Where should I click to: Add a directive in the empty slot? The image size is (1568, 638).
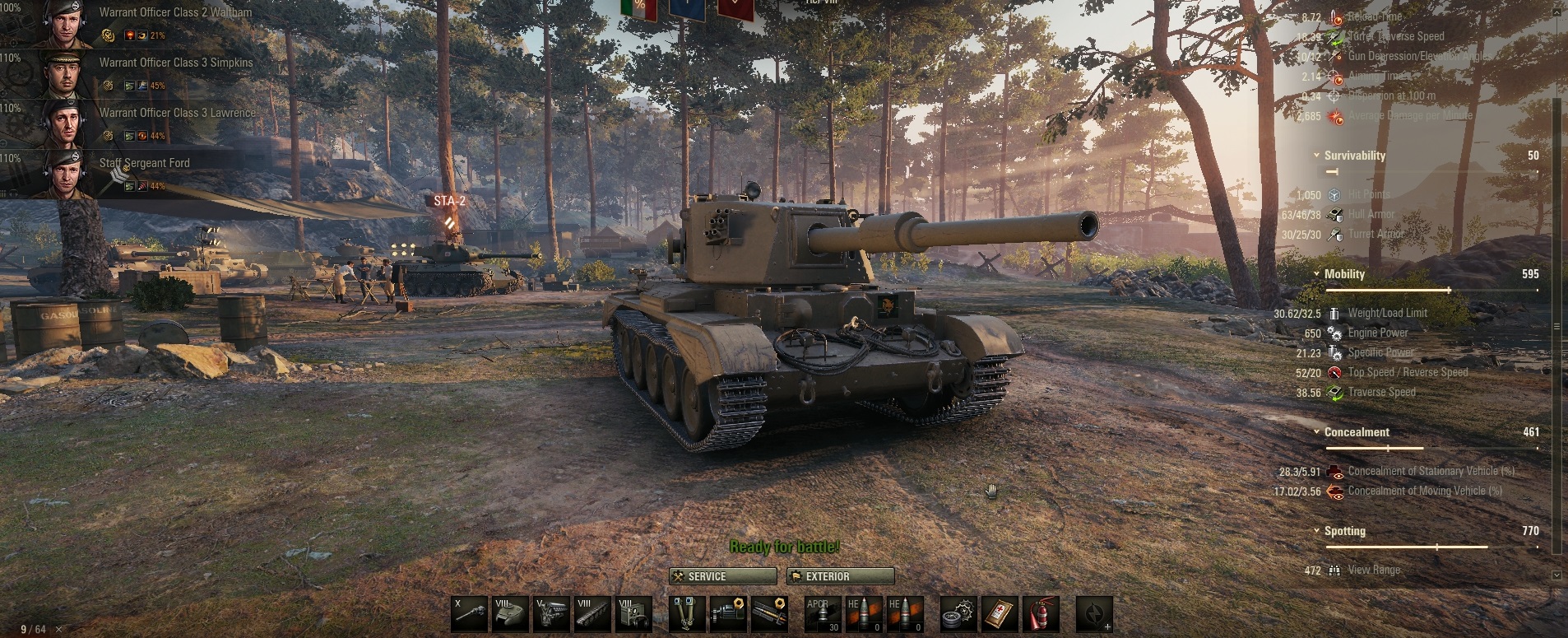coord(1094,614)
